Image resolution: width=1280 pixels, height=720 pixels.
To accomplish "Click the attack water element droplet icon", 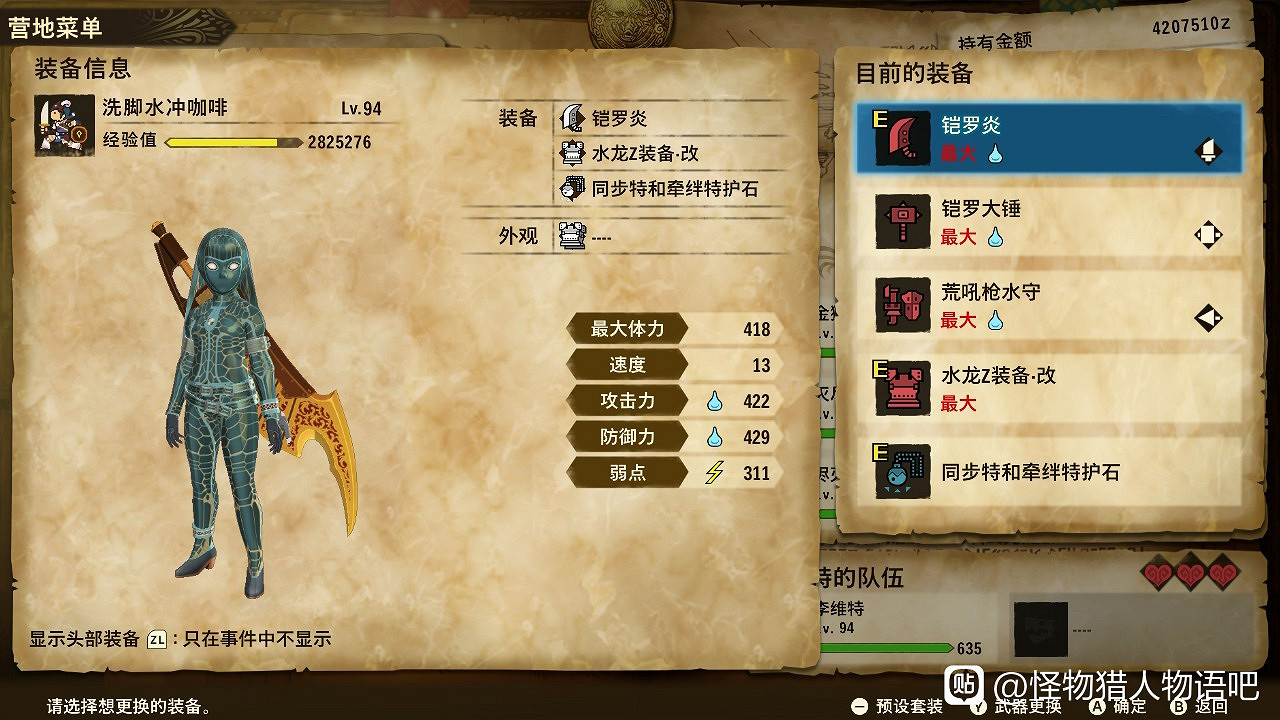I will (x=714, y=400).
